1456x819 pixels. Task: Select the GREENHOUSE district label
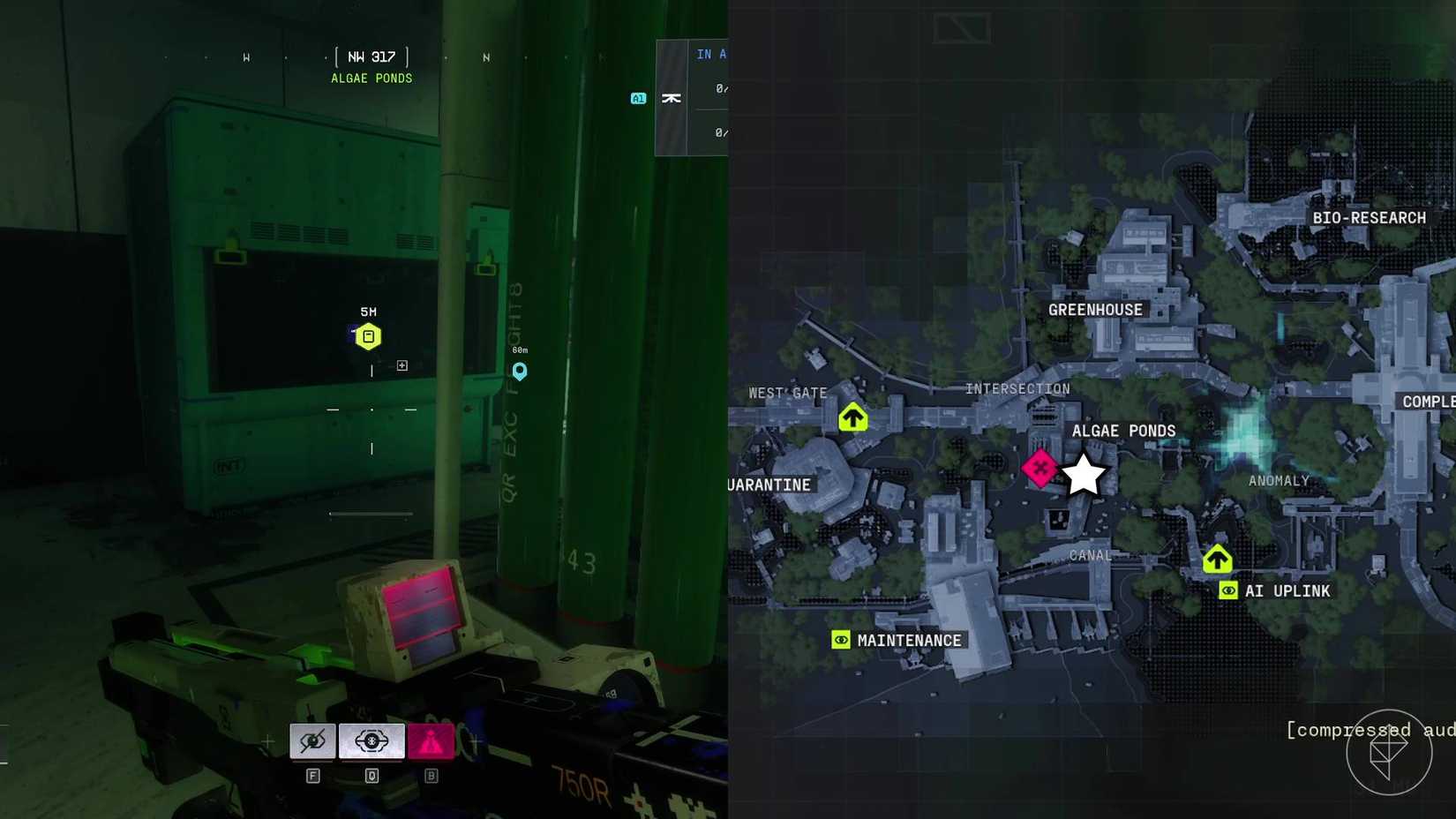click(1094, 309)
